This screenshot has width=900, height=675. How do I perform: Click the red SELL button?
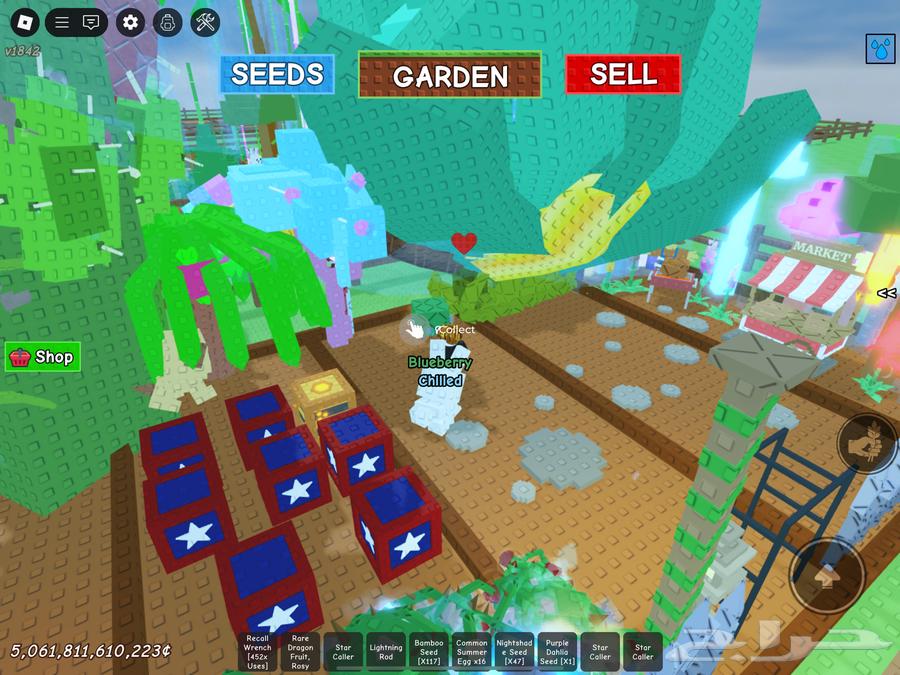(x=623, y=74)
